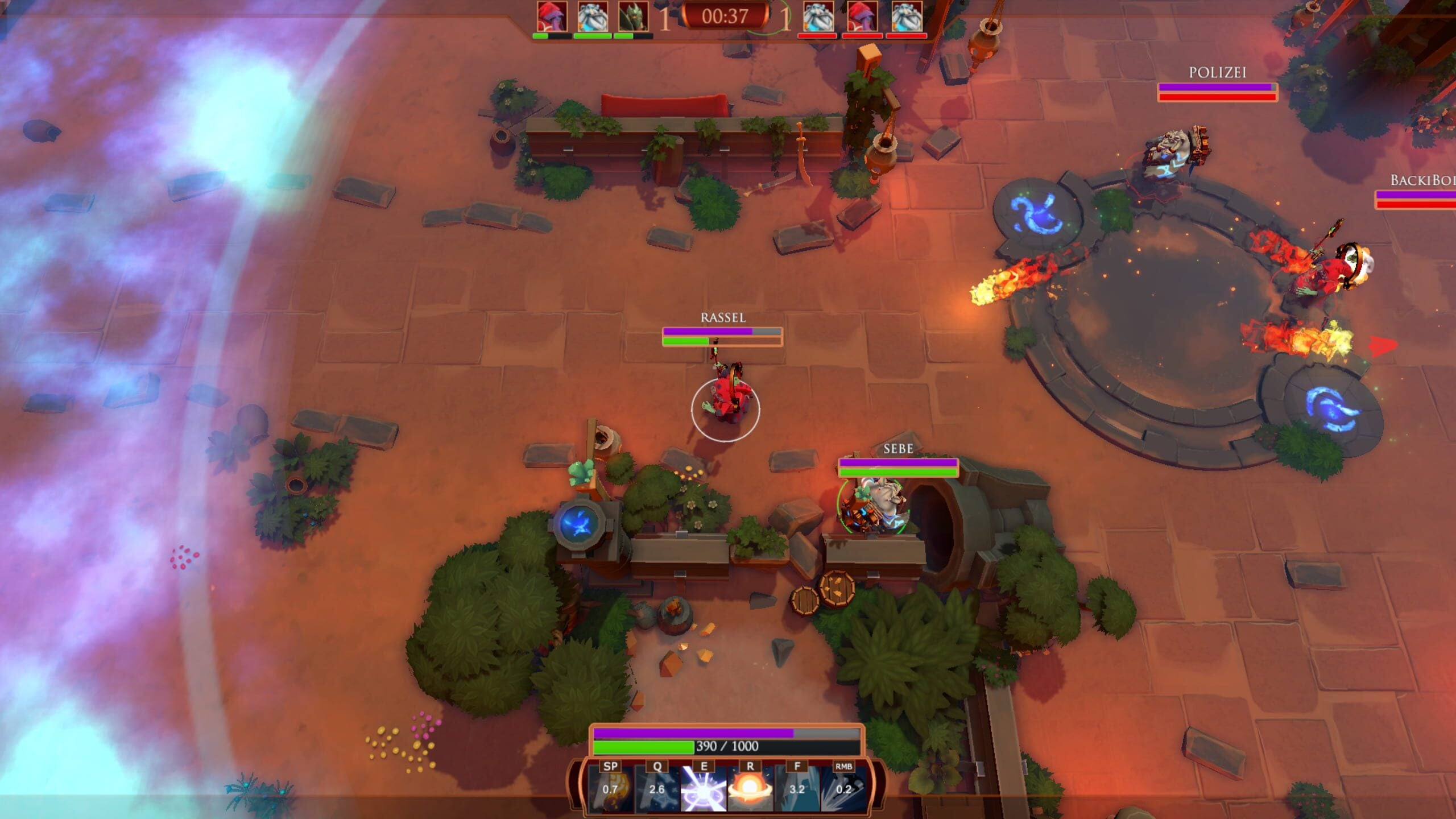
Task: Click the match timer showing 00:37
Action: (x=726, y=17)
